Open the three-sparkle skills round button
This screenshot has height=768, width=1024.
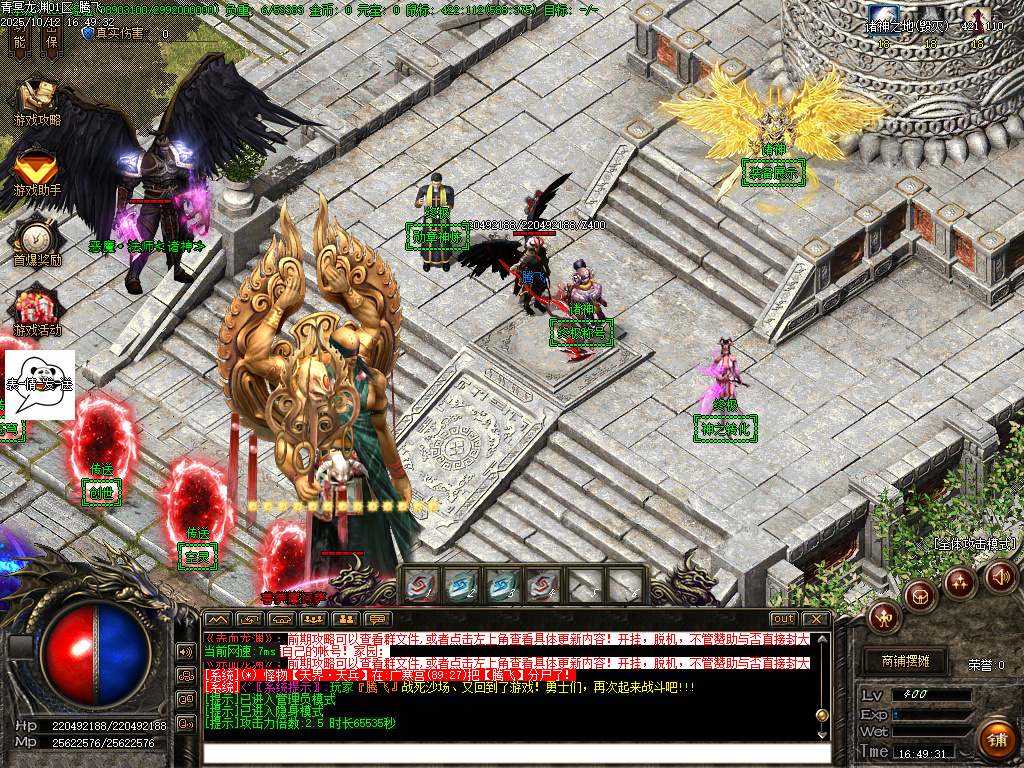pyautogui.click(x=960, y=582)
